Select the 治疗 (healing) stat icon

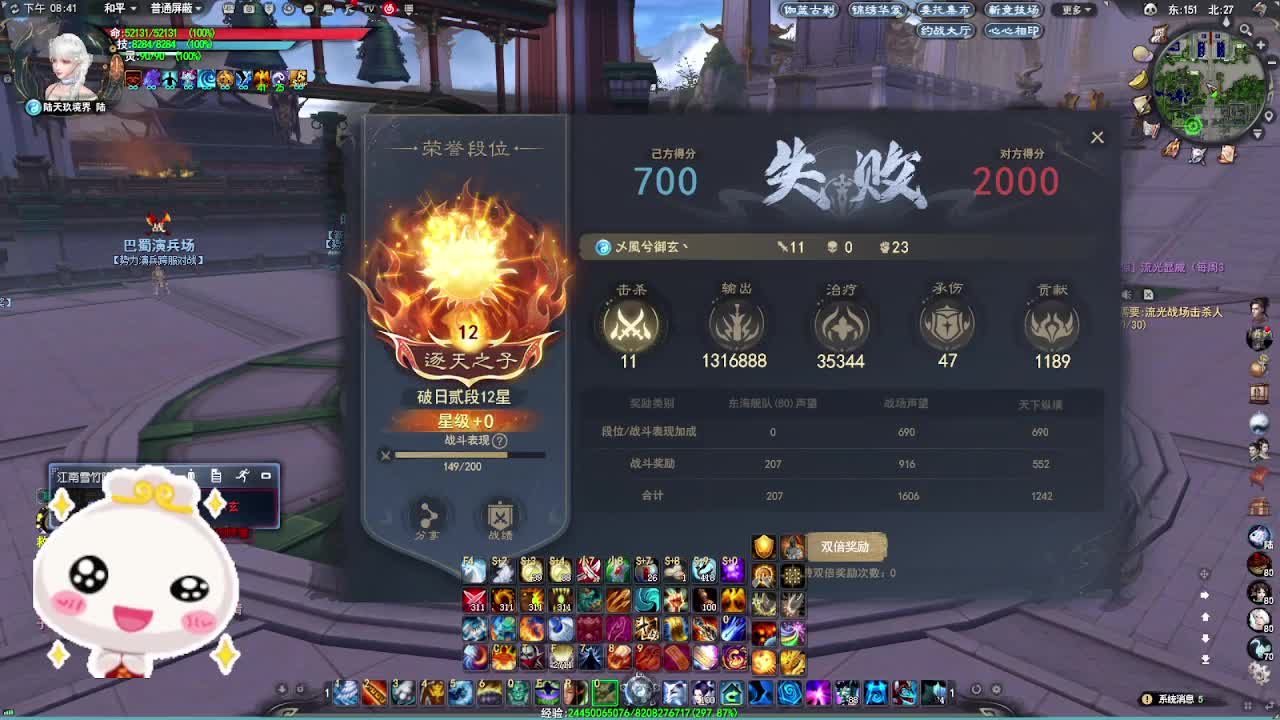point(841,323)
